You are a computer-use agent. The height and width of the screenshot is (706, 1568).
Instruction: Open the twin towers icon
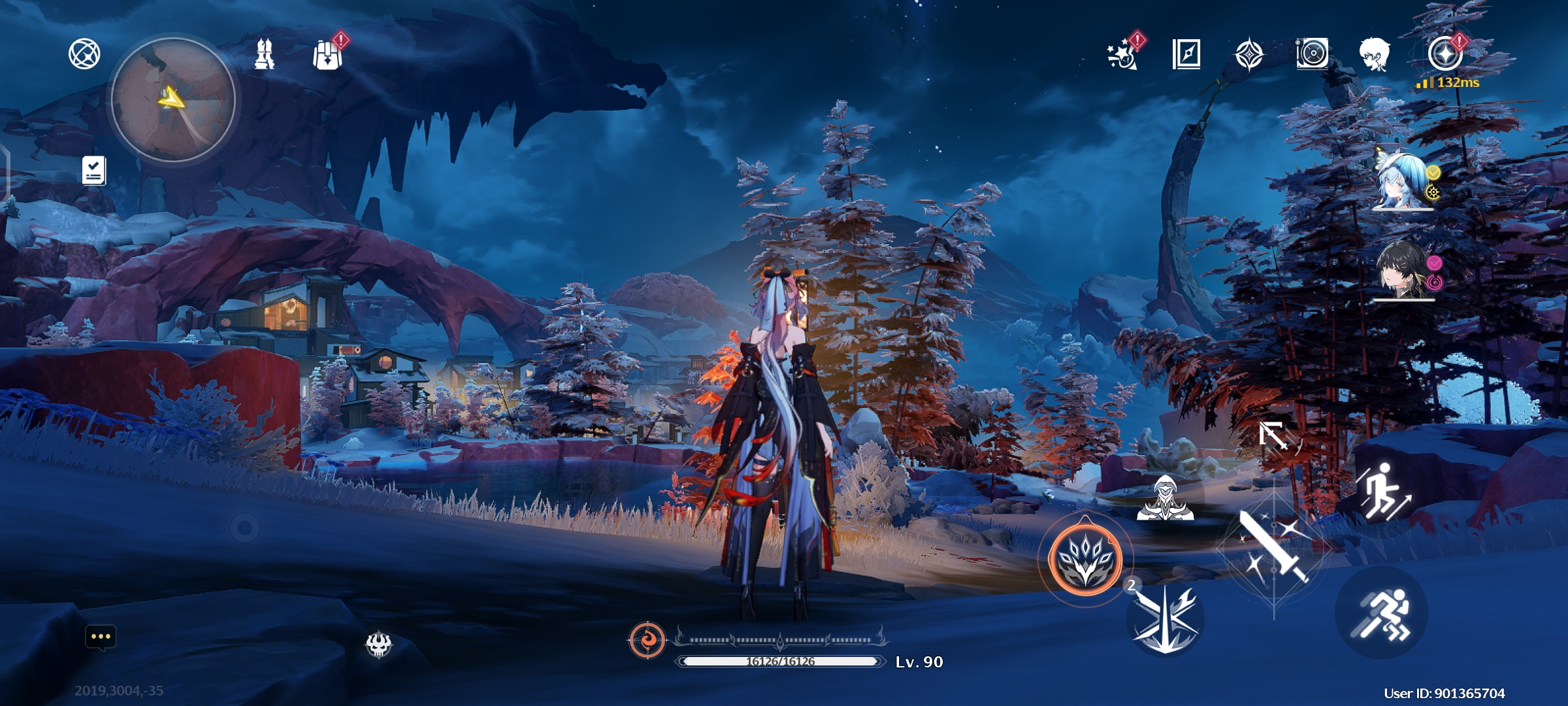pos(265,54)
